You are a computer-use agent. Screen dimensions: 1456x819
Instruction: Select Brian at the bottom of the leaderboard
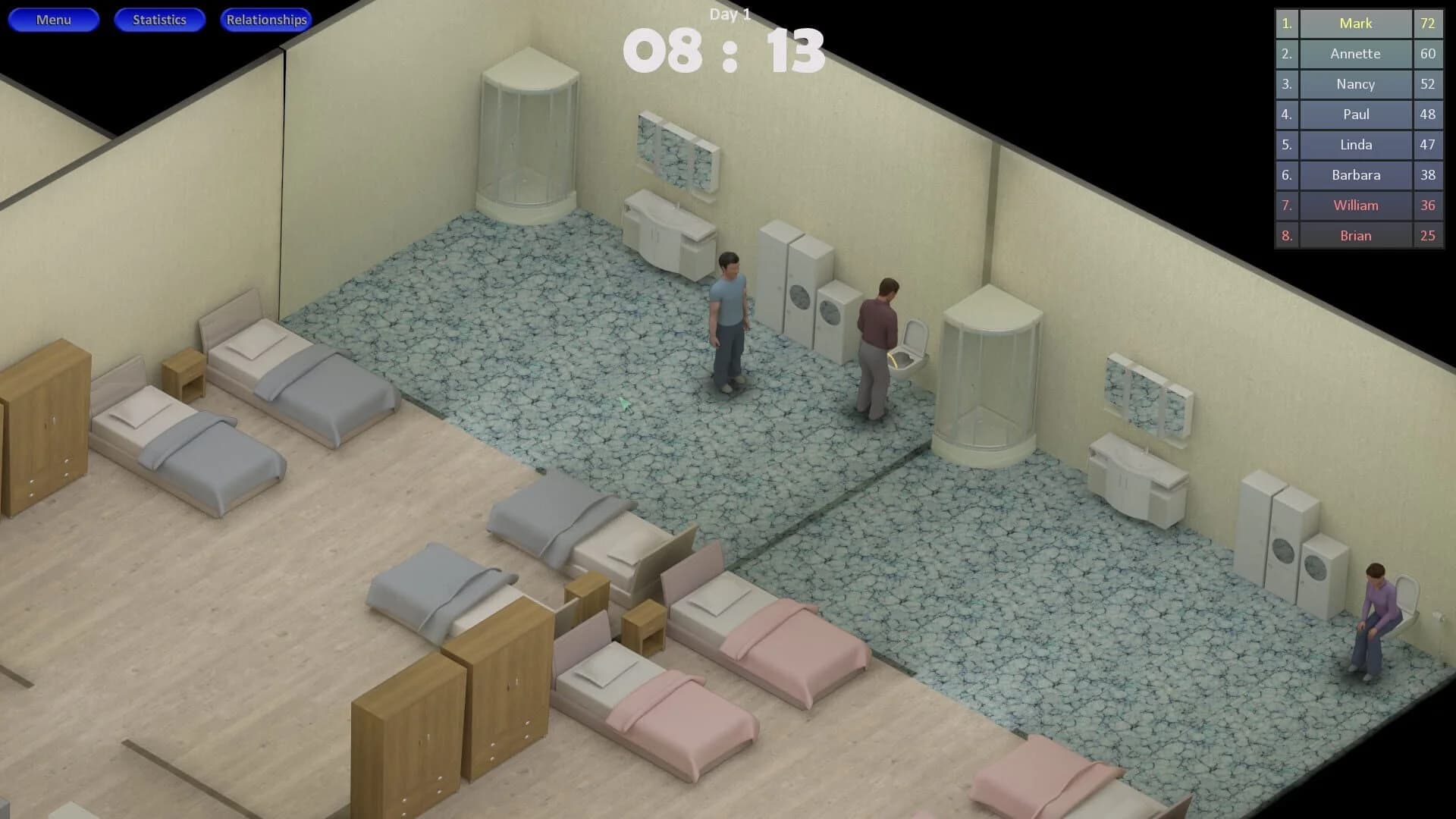point(1354,236)
